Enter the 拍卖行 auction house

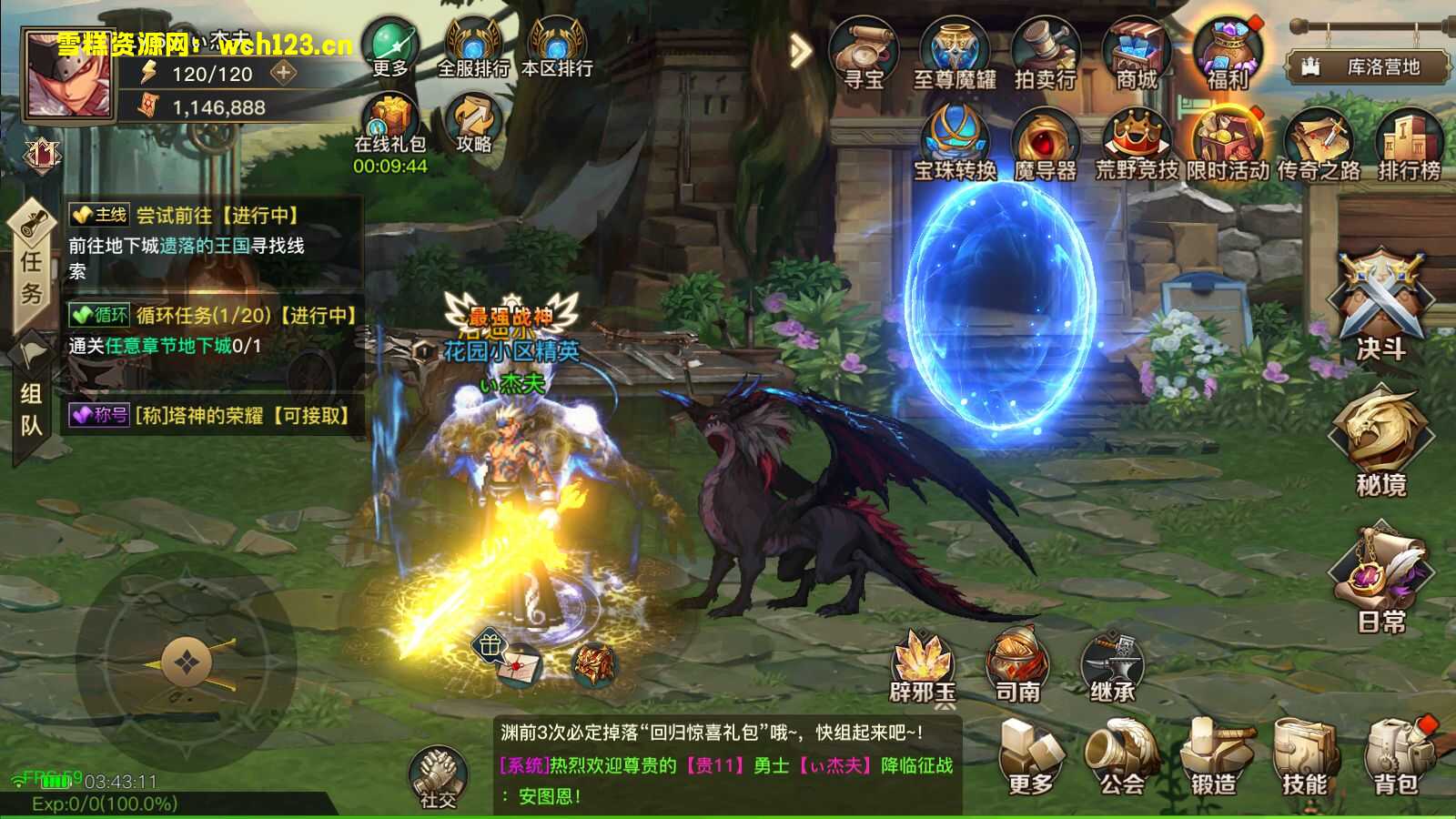point(1046,55)
